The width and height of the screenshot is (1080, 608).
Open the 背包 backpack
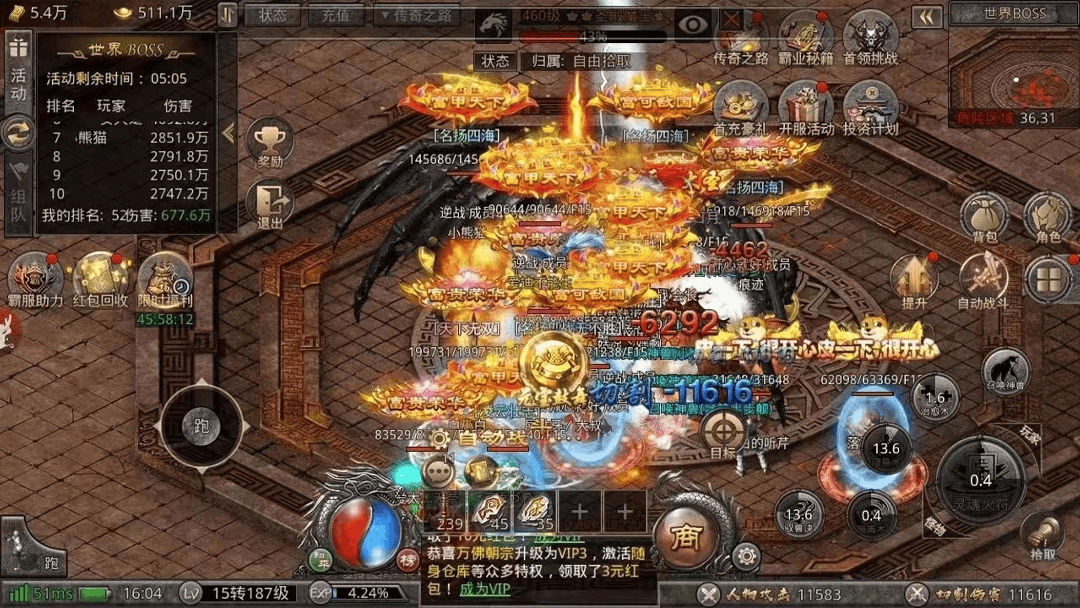coord(983,216)
